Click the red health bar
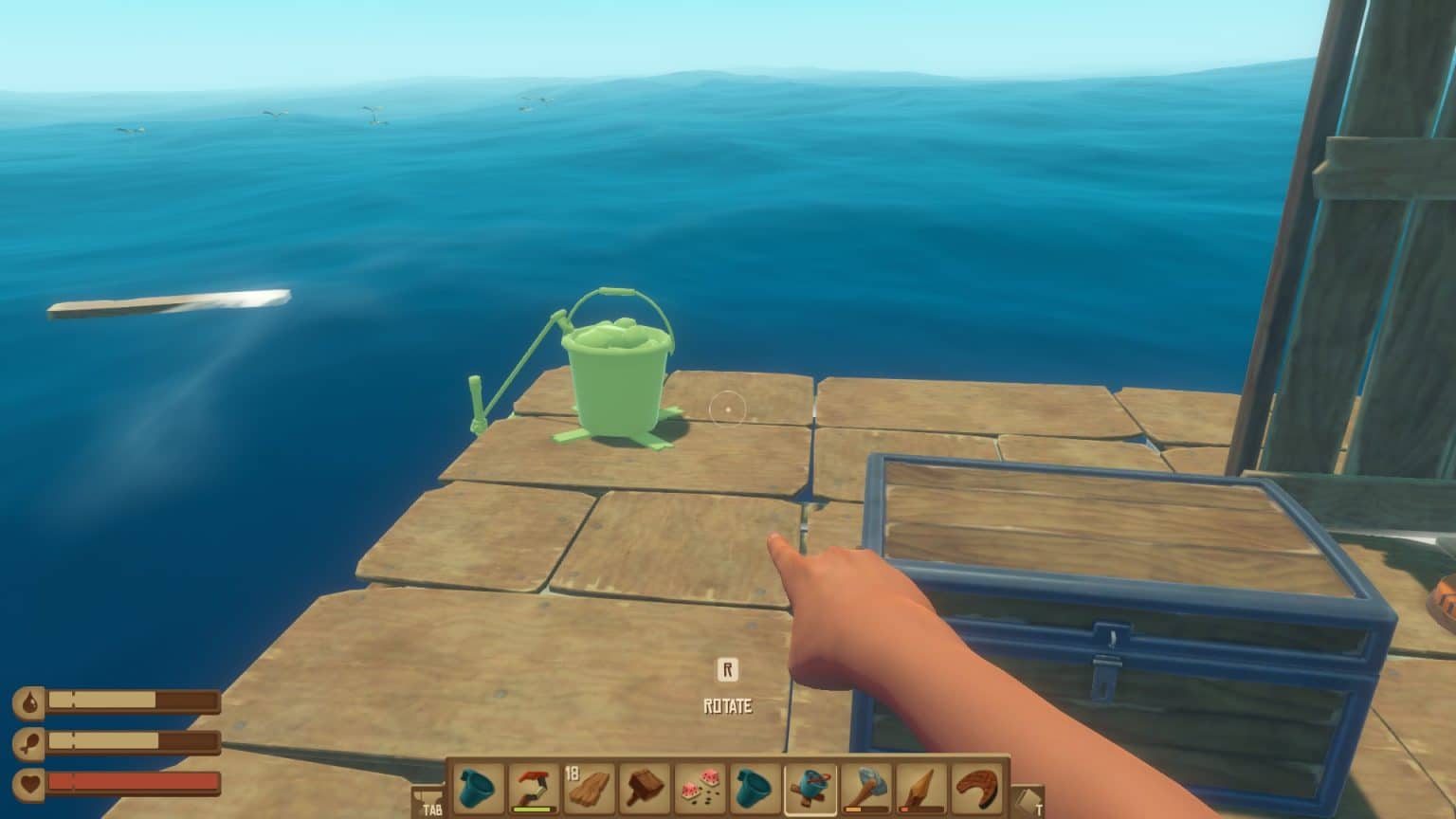Image resolution: width=1456 pixels, height=819 pixels. coord(133,781)
